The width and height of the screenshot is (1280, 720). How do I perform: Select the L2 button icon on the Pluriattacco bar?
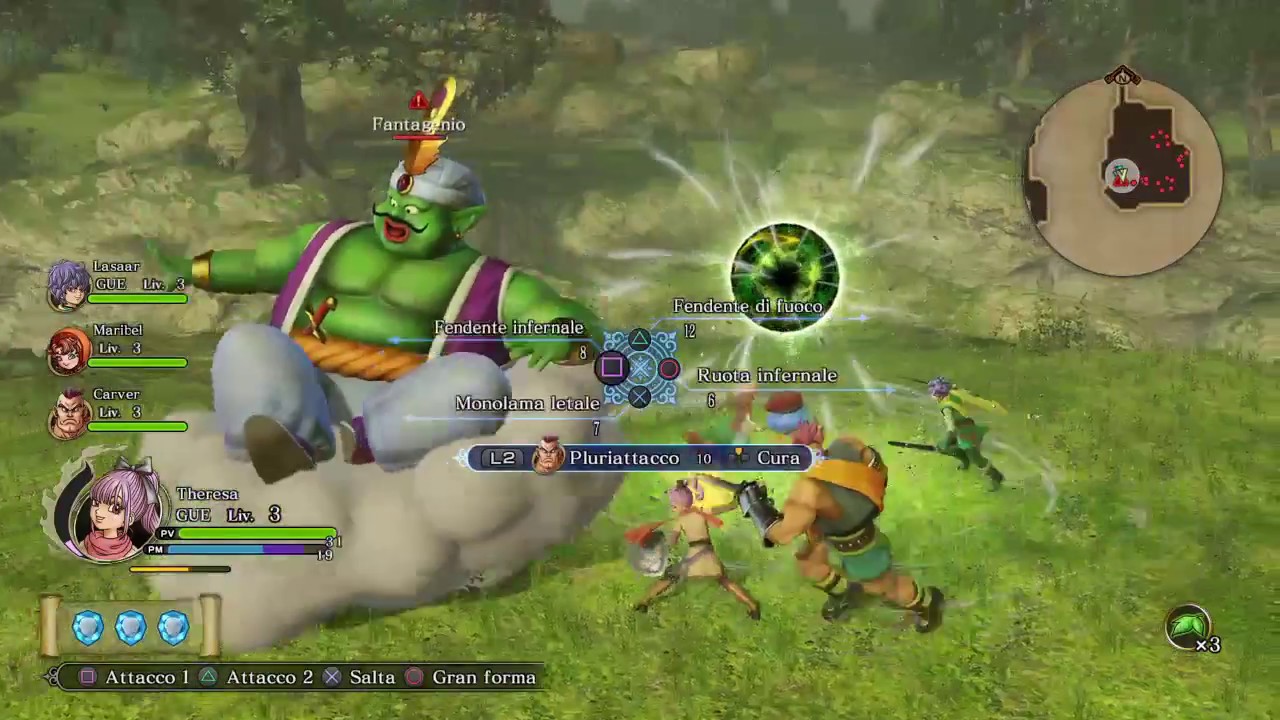[x=502, y=457]
